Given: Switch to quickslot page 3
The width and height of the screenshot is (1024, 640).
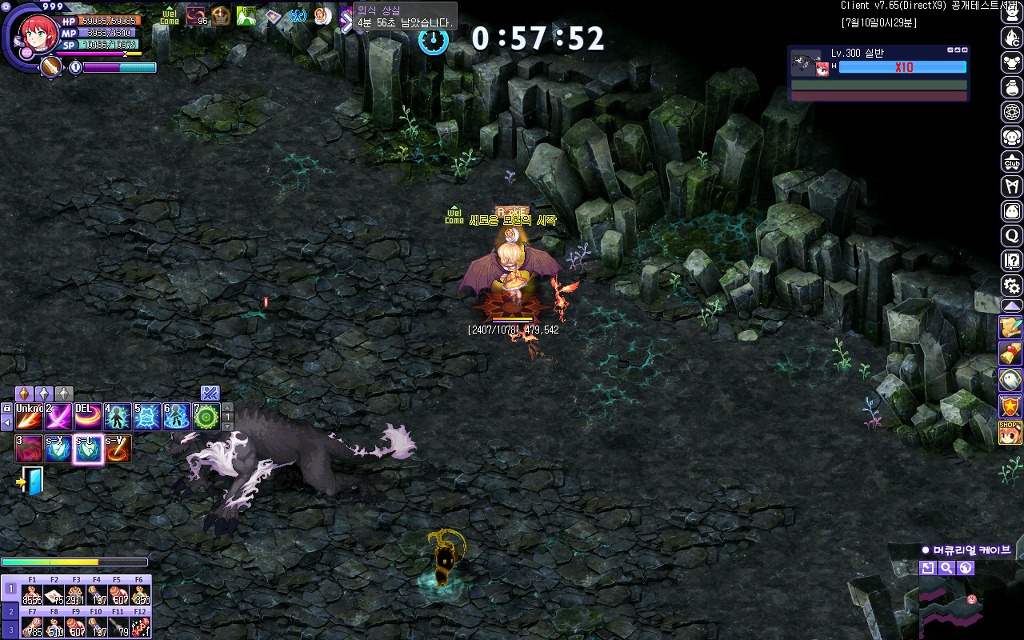Looking at the screenshot, I should point(11,630).
